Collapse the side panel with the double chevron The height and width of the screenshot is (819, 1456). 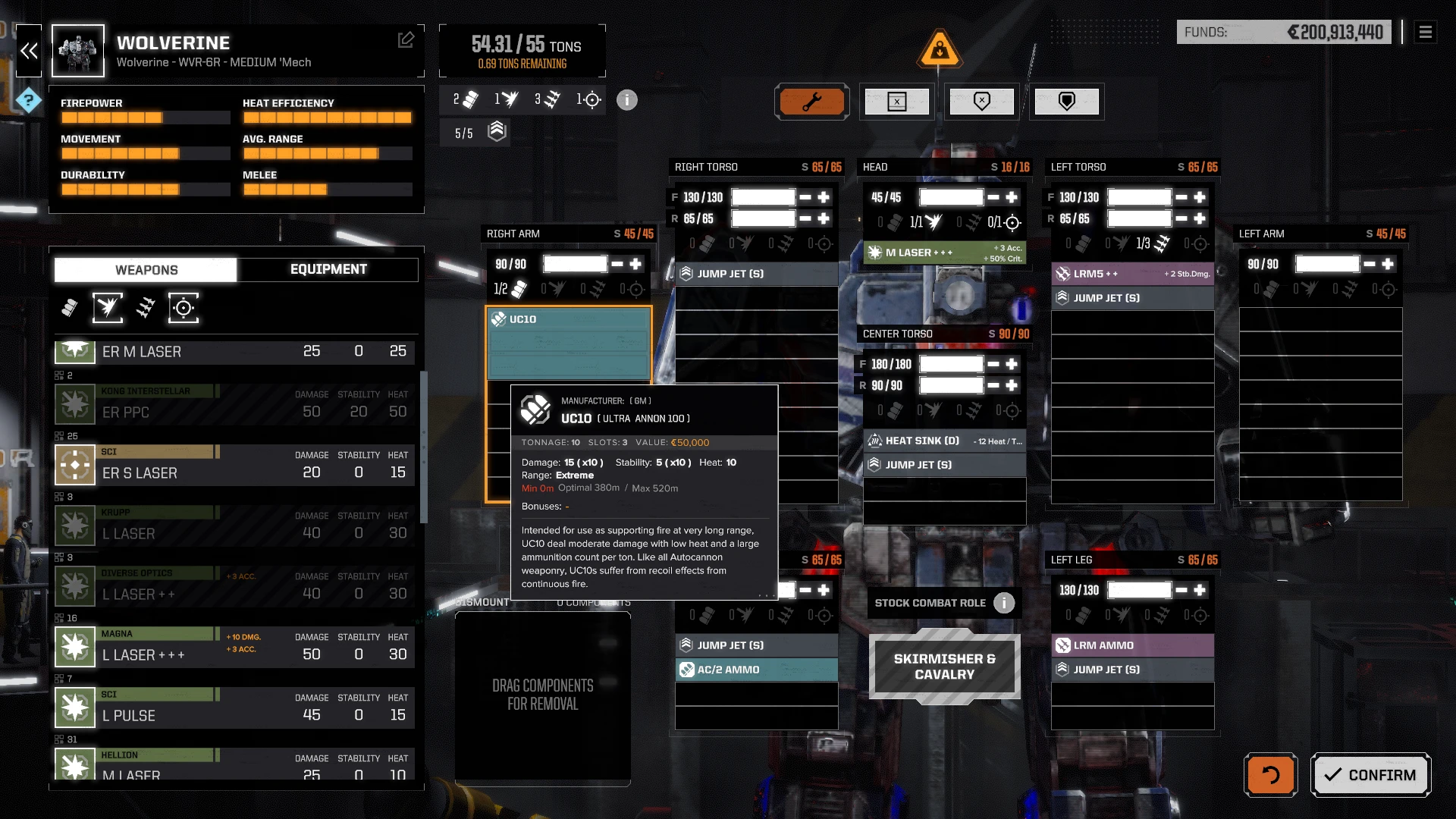29,51
